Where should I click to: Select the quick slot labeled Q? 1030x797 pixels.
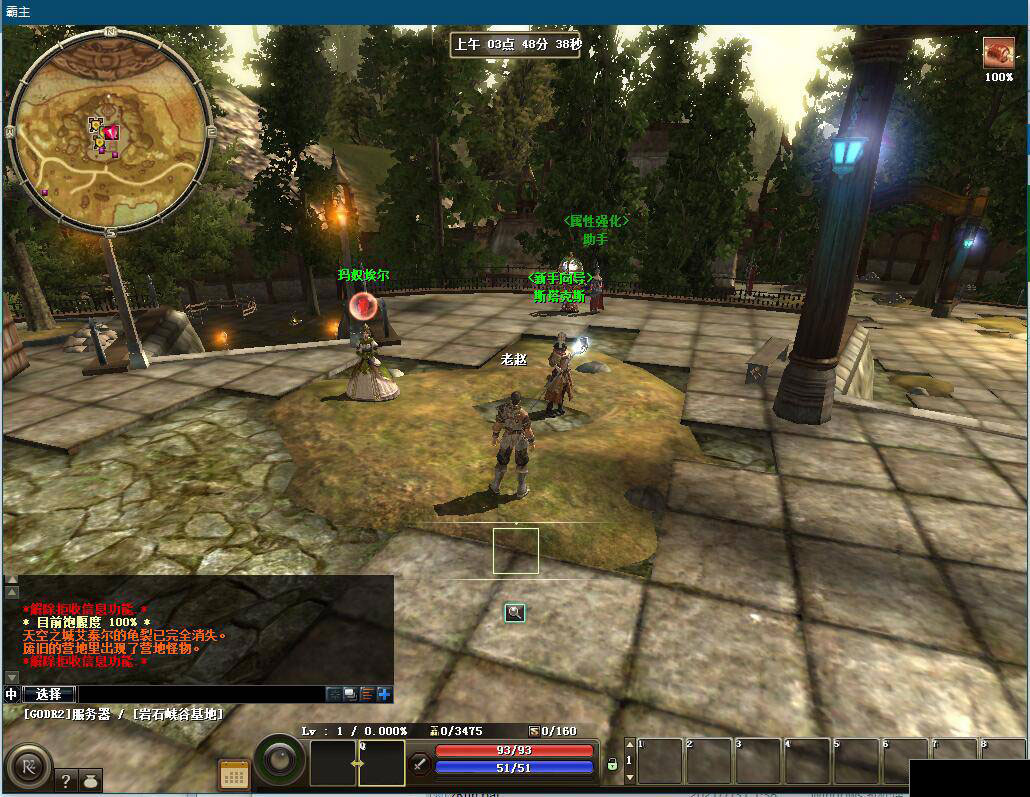[381, 763]
